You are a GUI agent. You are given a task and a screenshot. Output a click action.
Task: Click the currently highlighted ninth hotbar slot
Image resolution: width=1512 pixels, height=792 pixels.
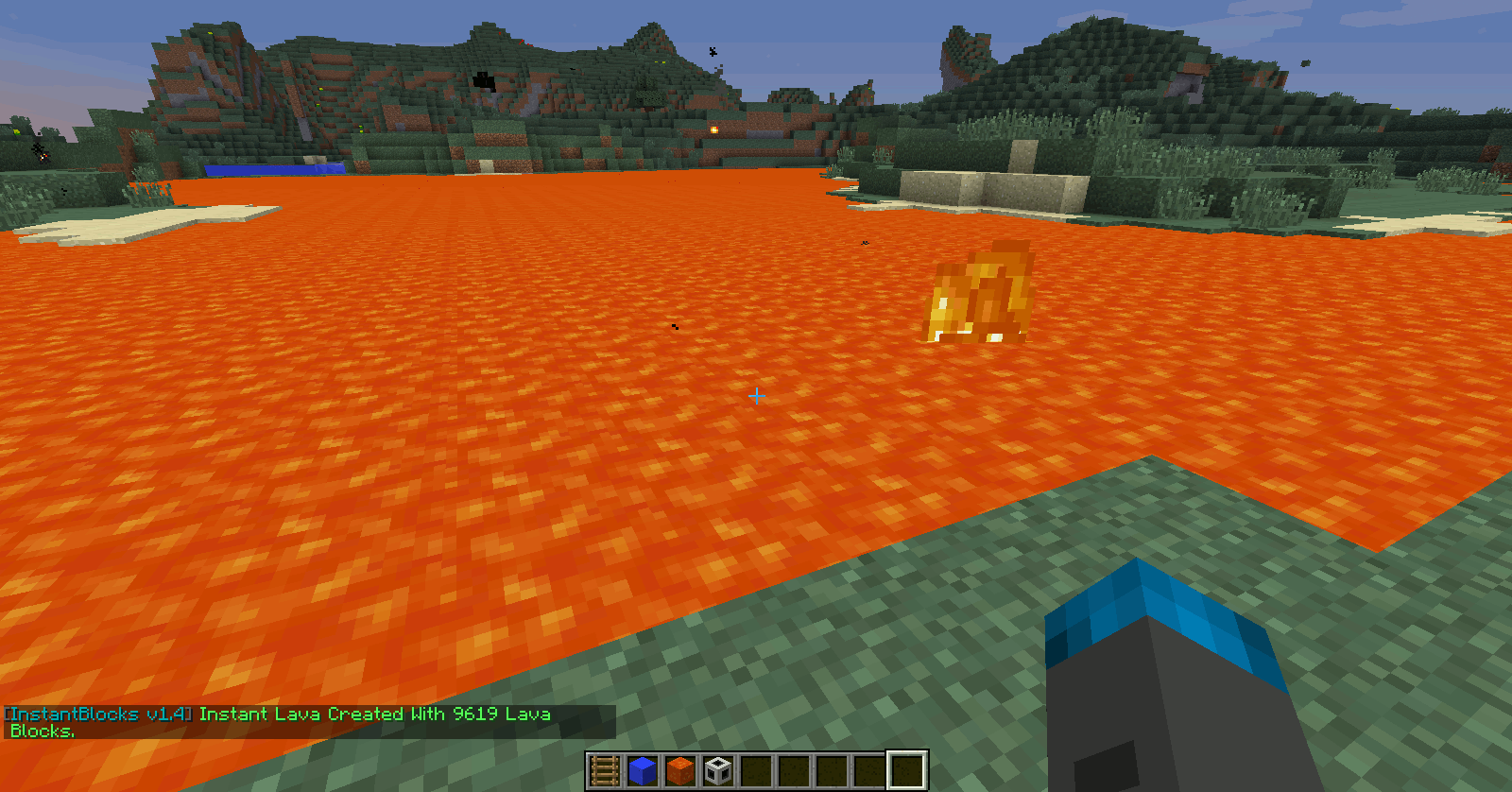pyautogui.click(x=905, y=769)
